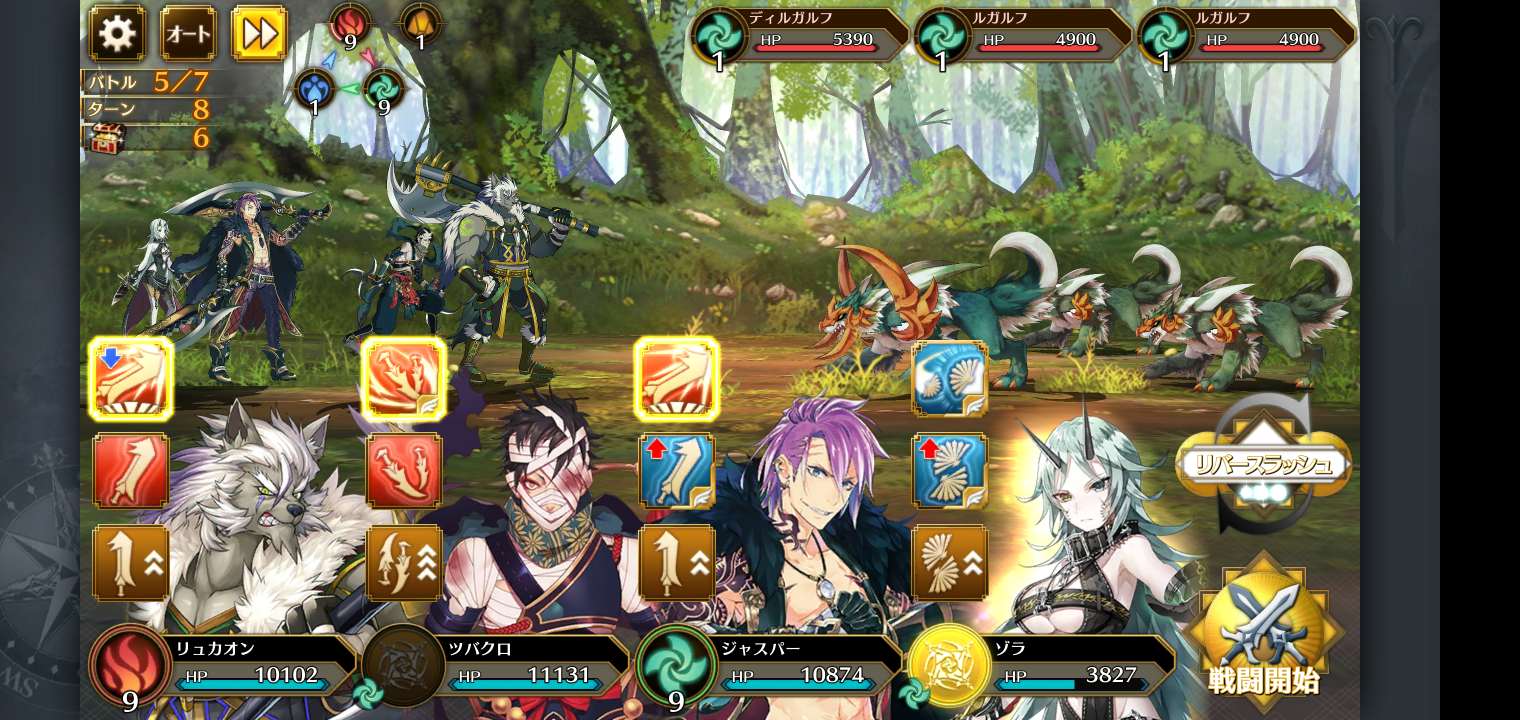Choose ゾラ's brown fan boost skill
Screen dimensions: 1520x720
pyautogui.click(x=950, y=562)
